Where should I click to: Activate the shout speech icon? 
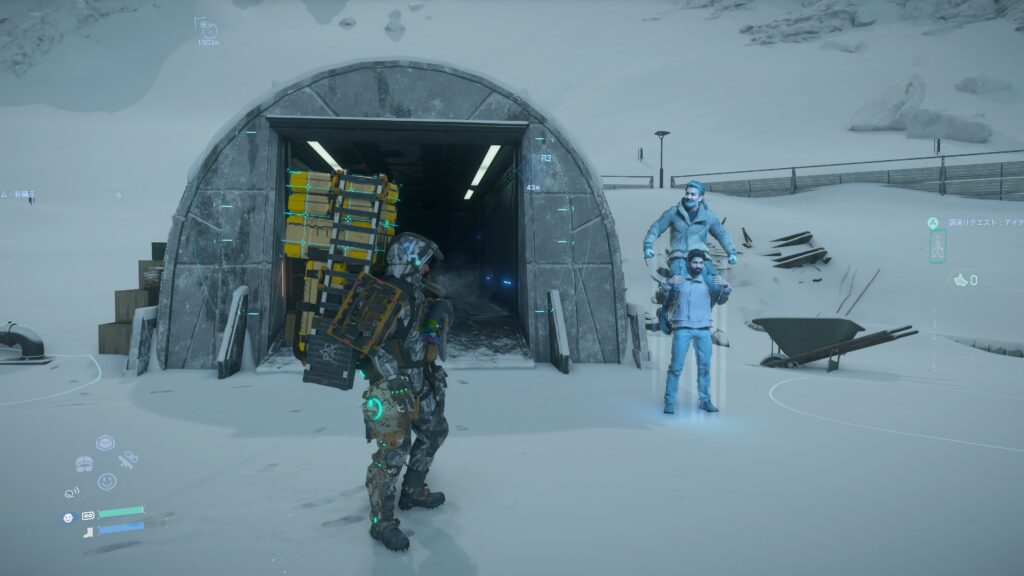(x=72, y=491)
